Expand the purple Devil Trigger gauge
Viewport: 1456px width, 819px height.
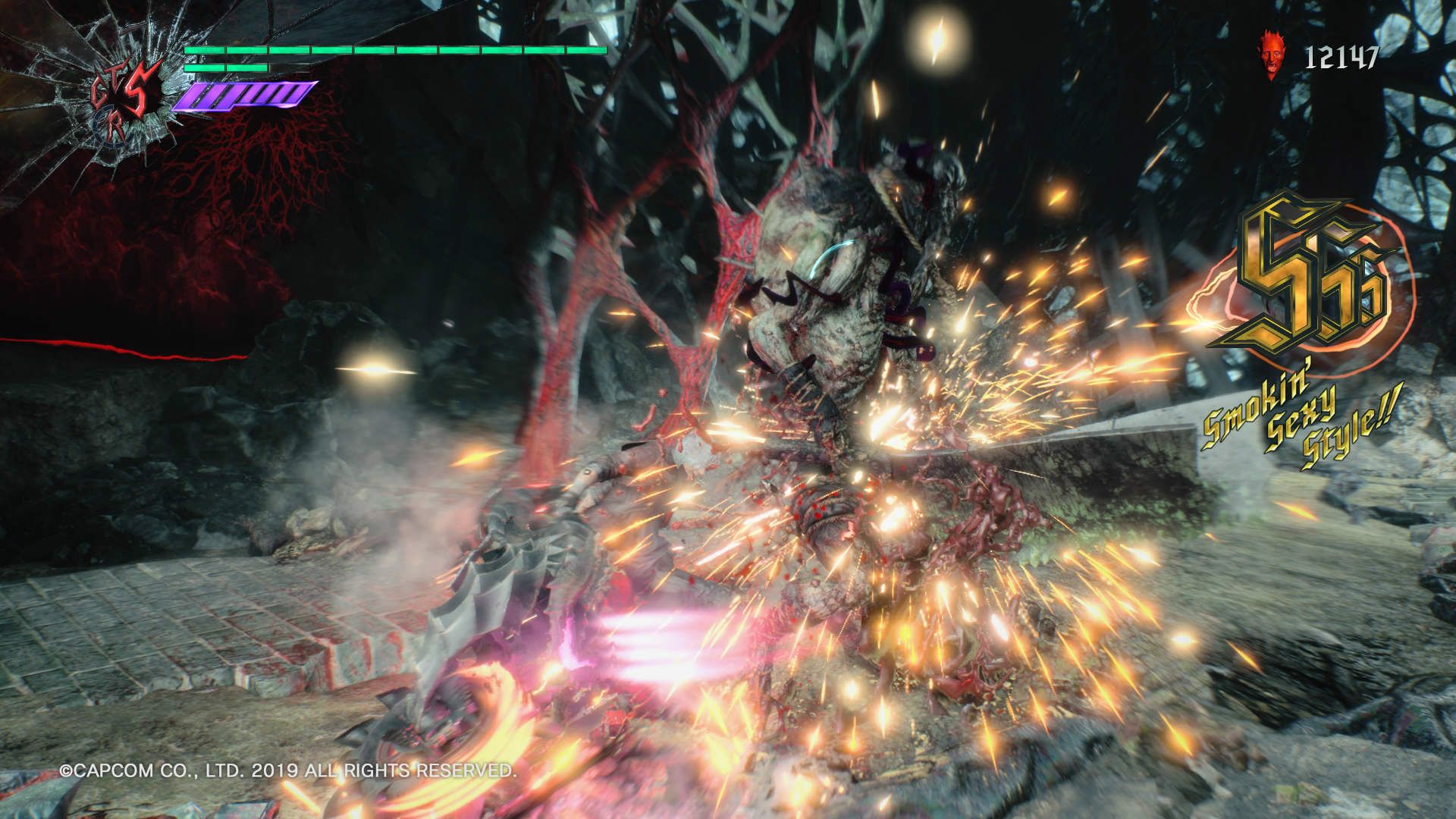pos(243,95)
